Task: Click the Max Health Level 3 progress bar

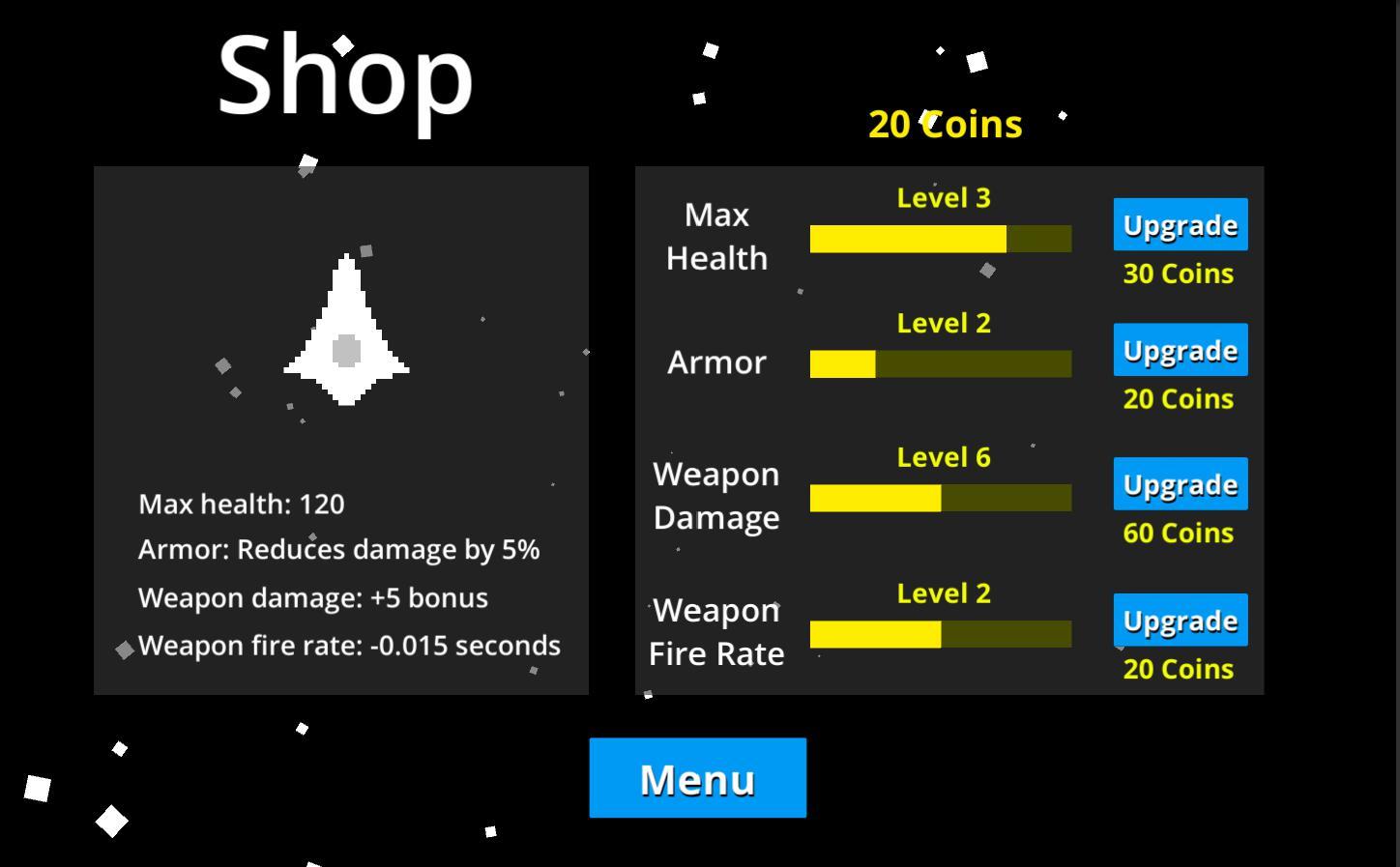Action: click(941, 238)
